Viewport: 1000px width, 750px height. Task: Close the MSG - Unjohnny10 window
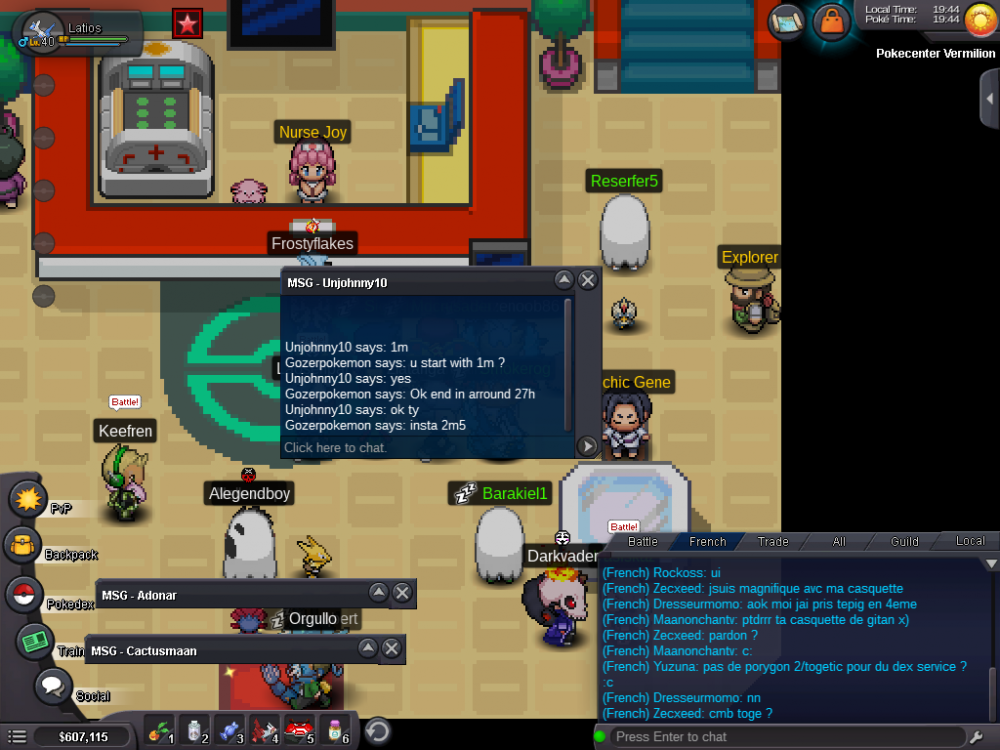(x=588, y=281)
